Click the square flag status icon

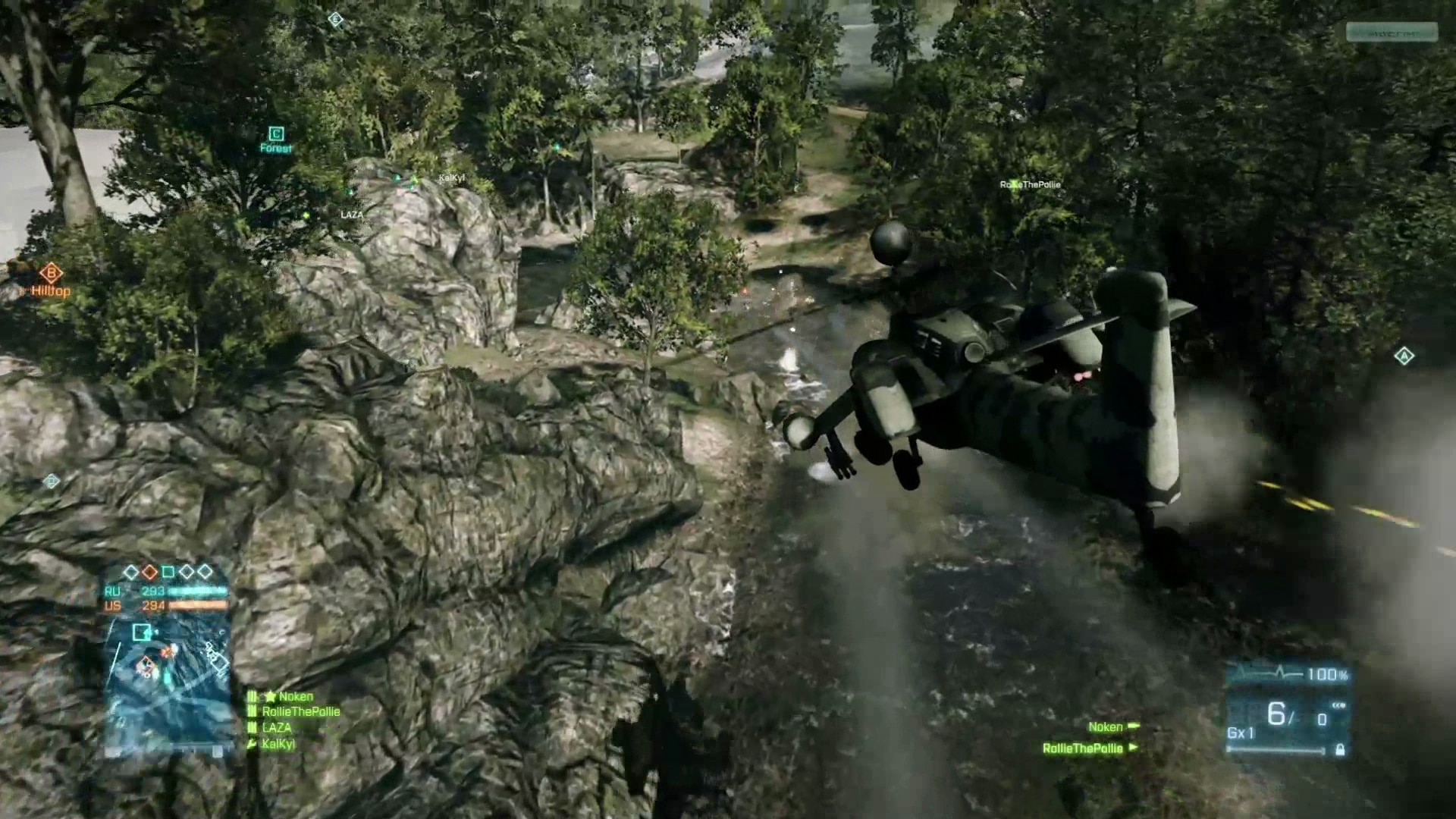(x=168, y=571)
